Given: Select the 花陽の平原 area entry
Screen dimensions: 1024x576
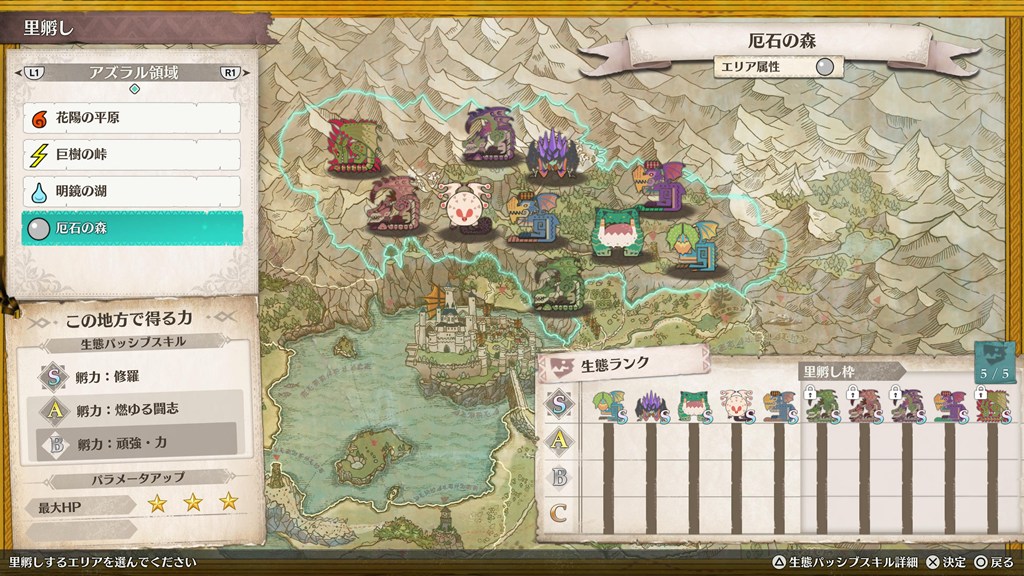Looking at the screenshot, I should click(x=131, y=118).
